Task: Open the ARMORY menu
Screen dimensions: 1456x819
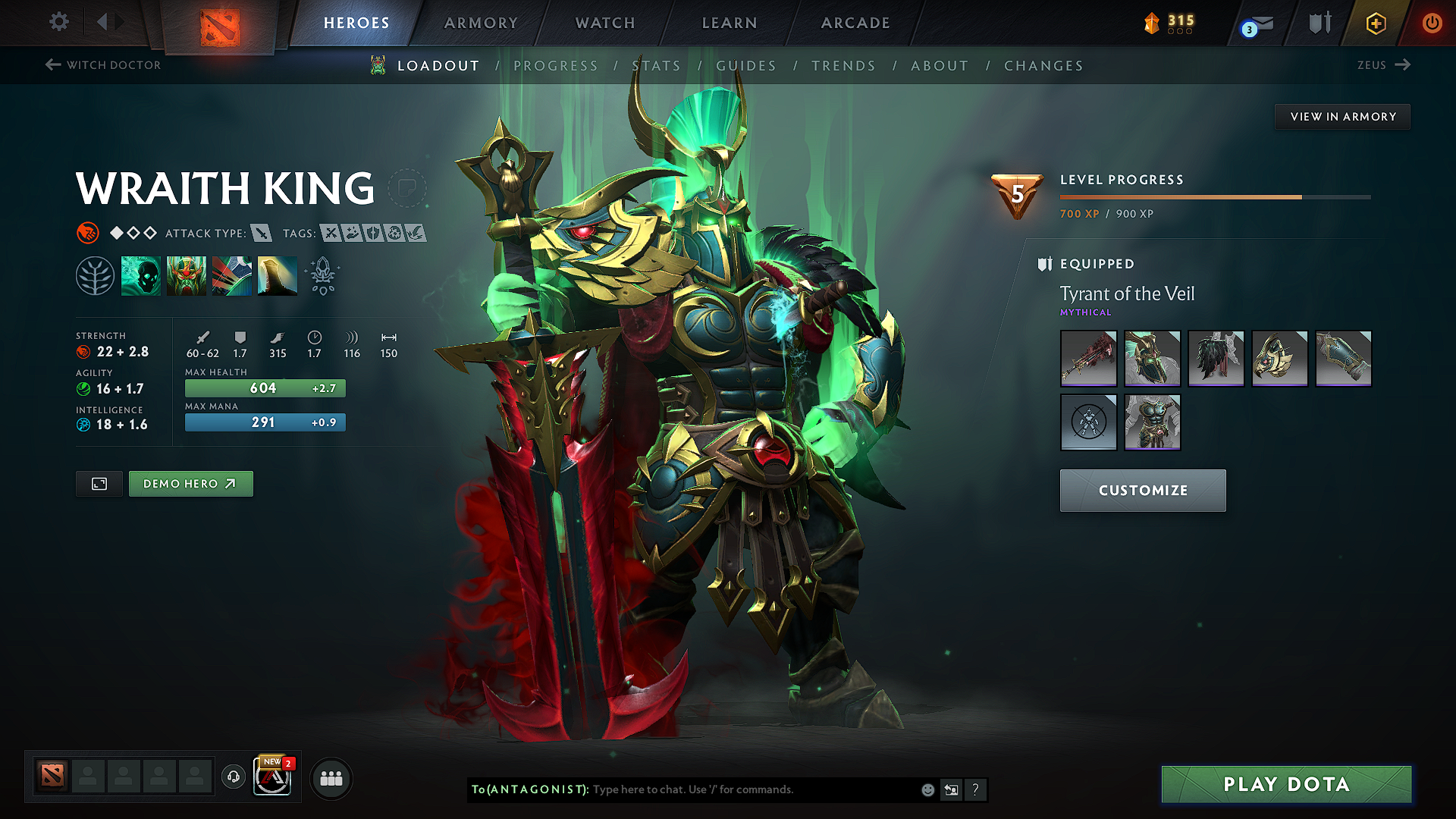Action: [481, 23]
